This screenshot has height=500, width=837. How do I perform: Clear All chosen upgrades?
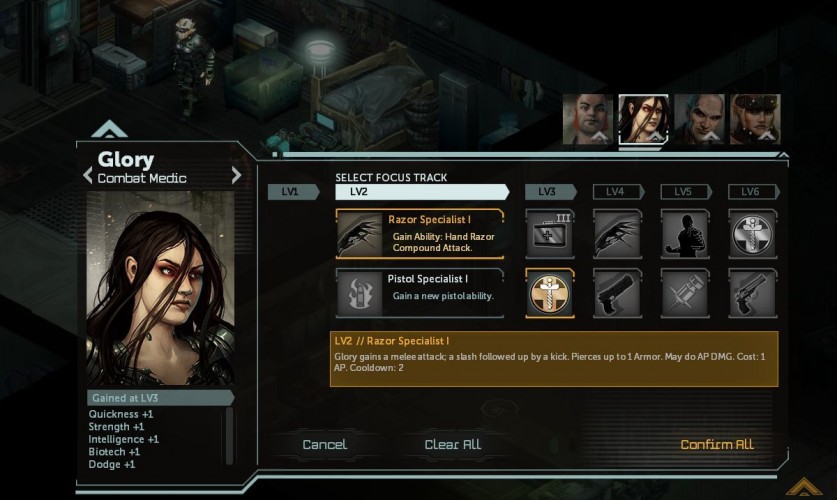coord(452,444)
